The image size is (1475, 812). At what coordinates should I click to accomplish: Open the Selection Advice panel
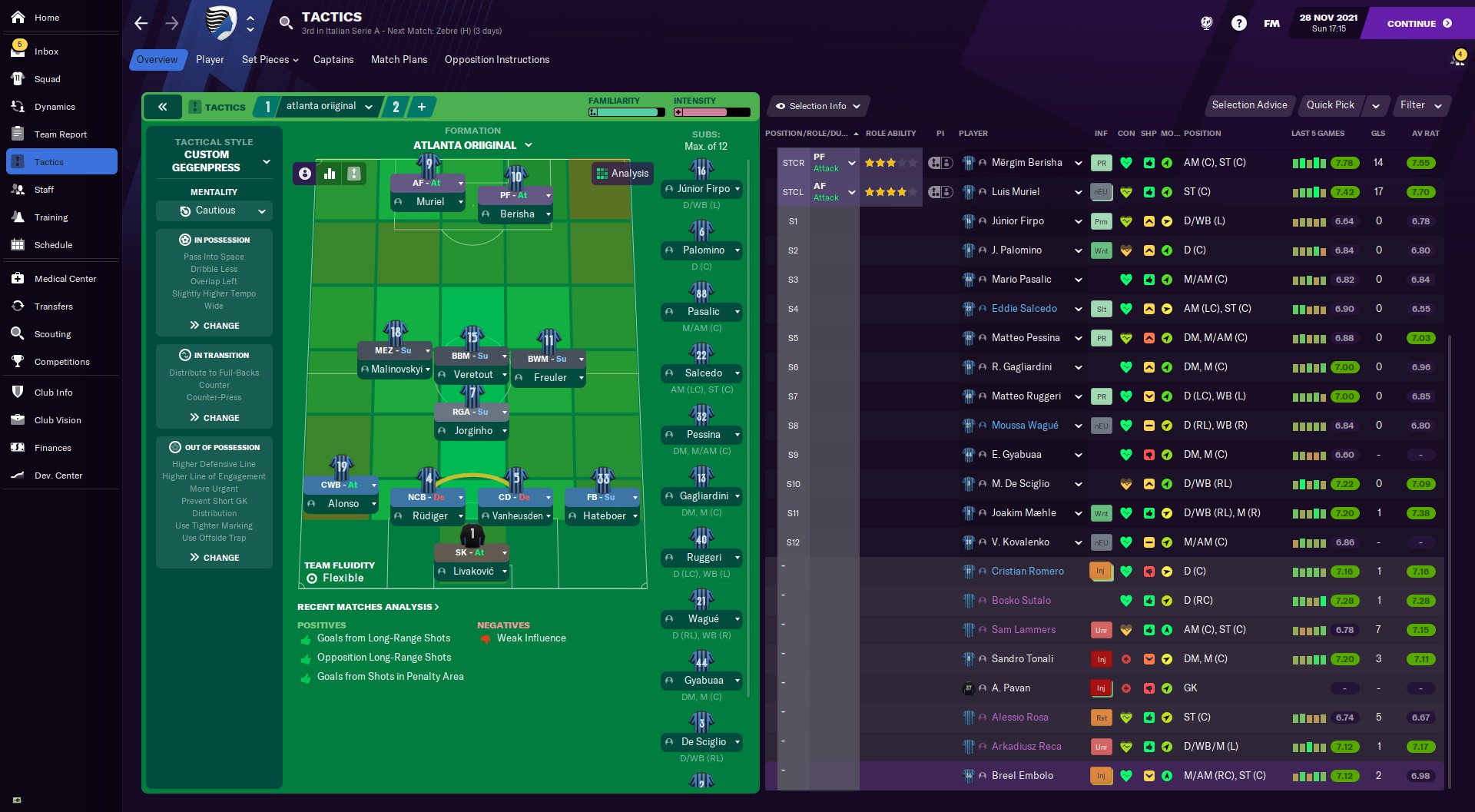pyautogui.click(x=1248, y=105)
